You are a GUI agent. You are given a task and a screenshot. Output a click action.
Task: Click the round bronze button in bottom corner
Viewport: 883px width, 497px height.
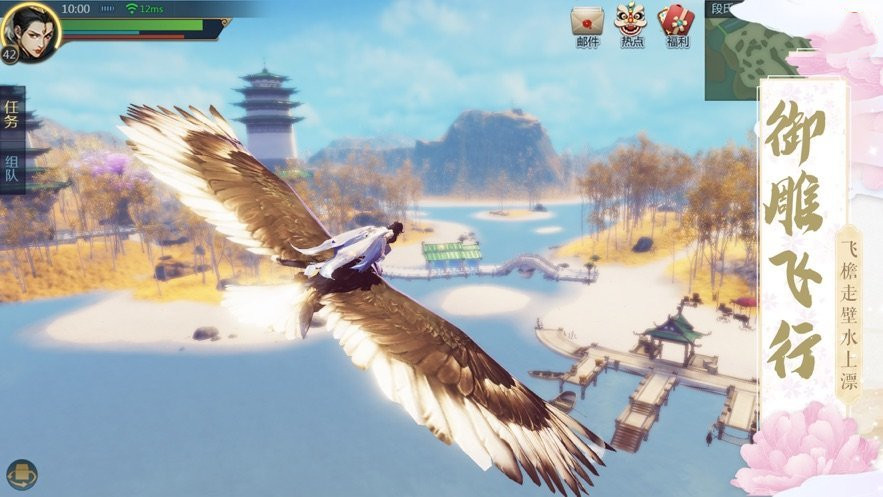click(x=21, y=473)
